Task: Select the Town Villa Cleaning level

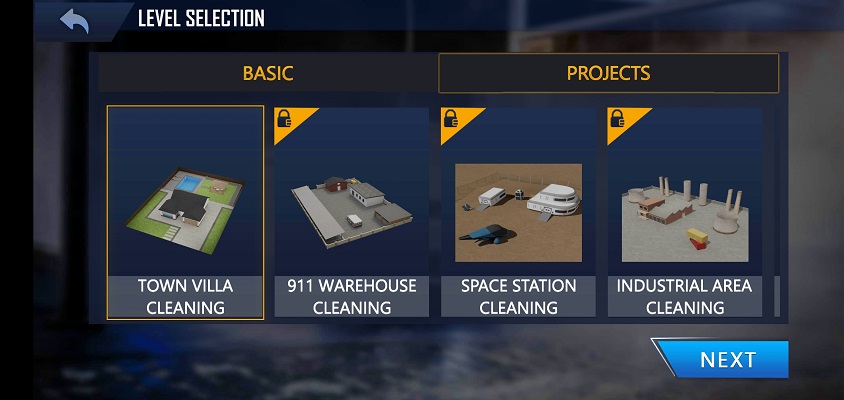Action: pos(185,212)
